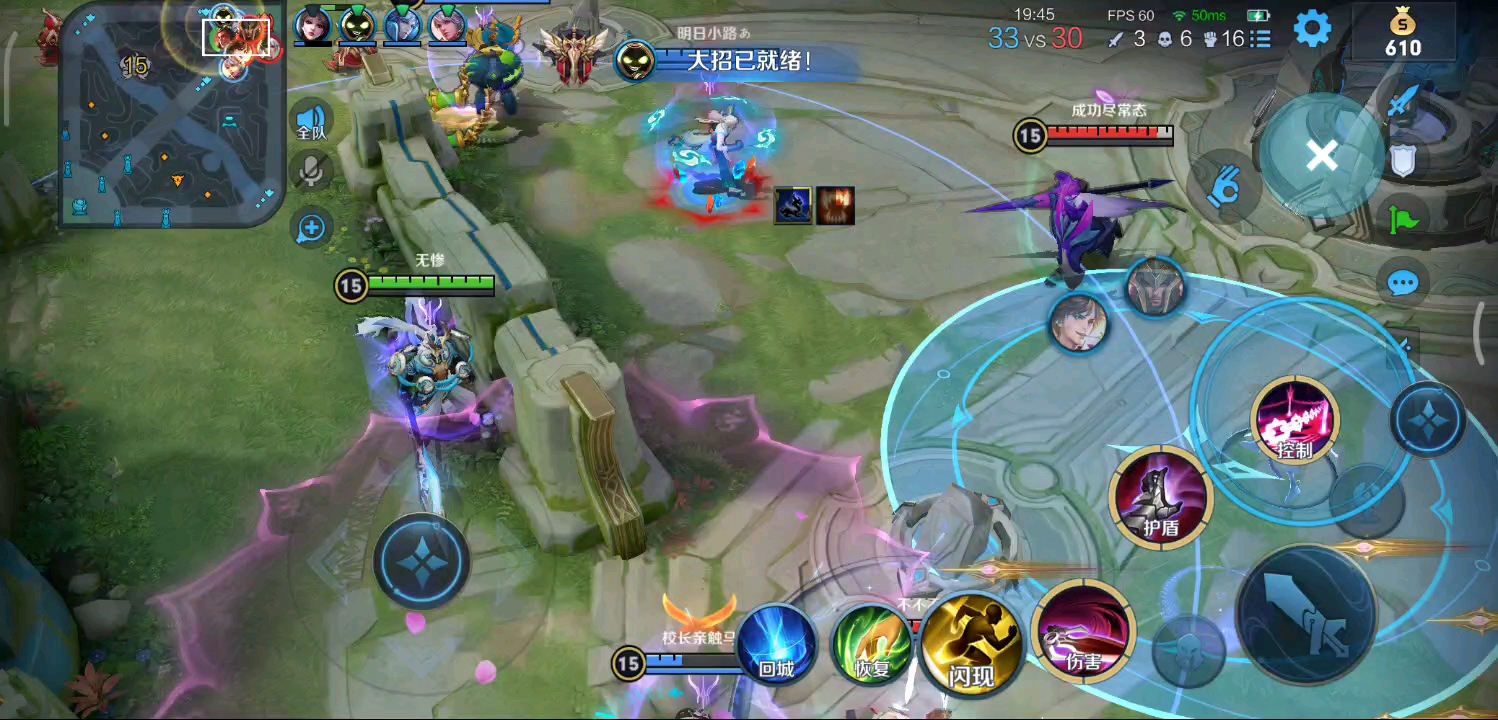Target the helmeted enemy hero portrait

click(x=1155, y=287)
